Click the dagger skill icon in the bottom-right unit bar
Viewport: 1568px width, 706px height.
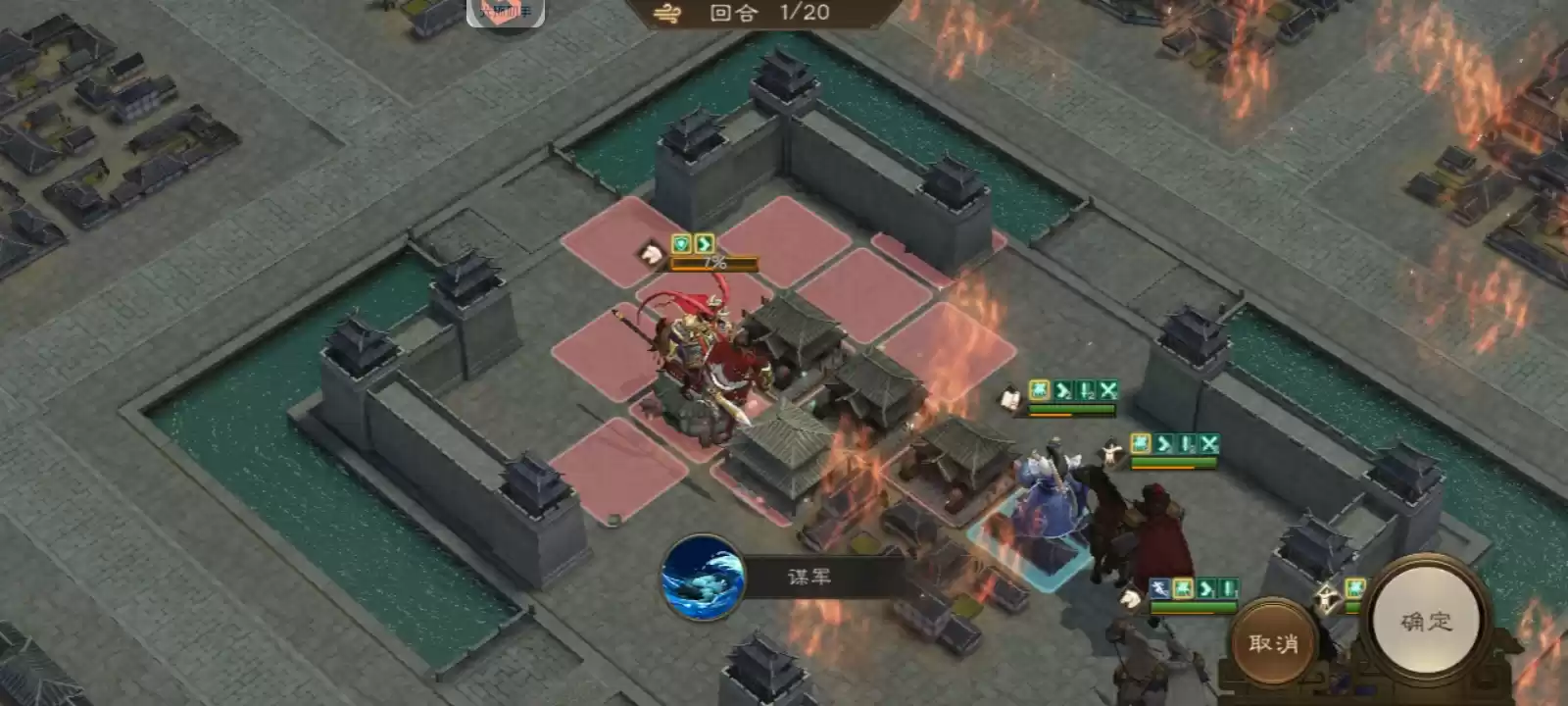[x=1159, y=589]
